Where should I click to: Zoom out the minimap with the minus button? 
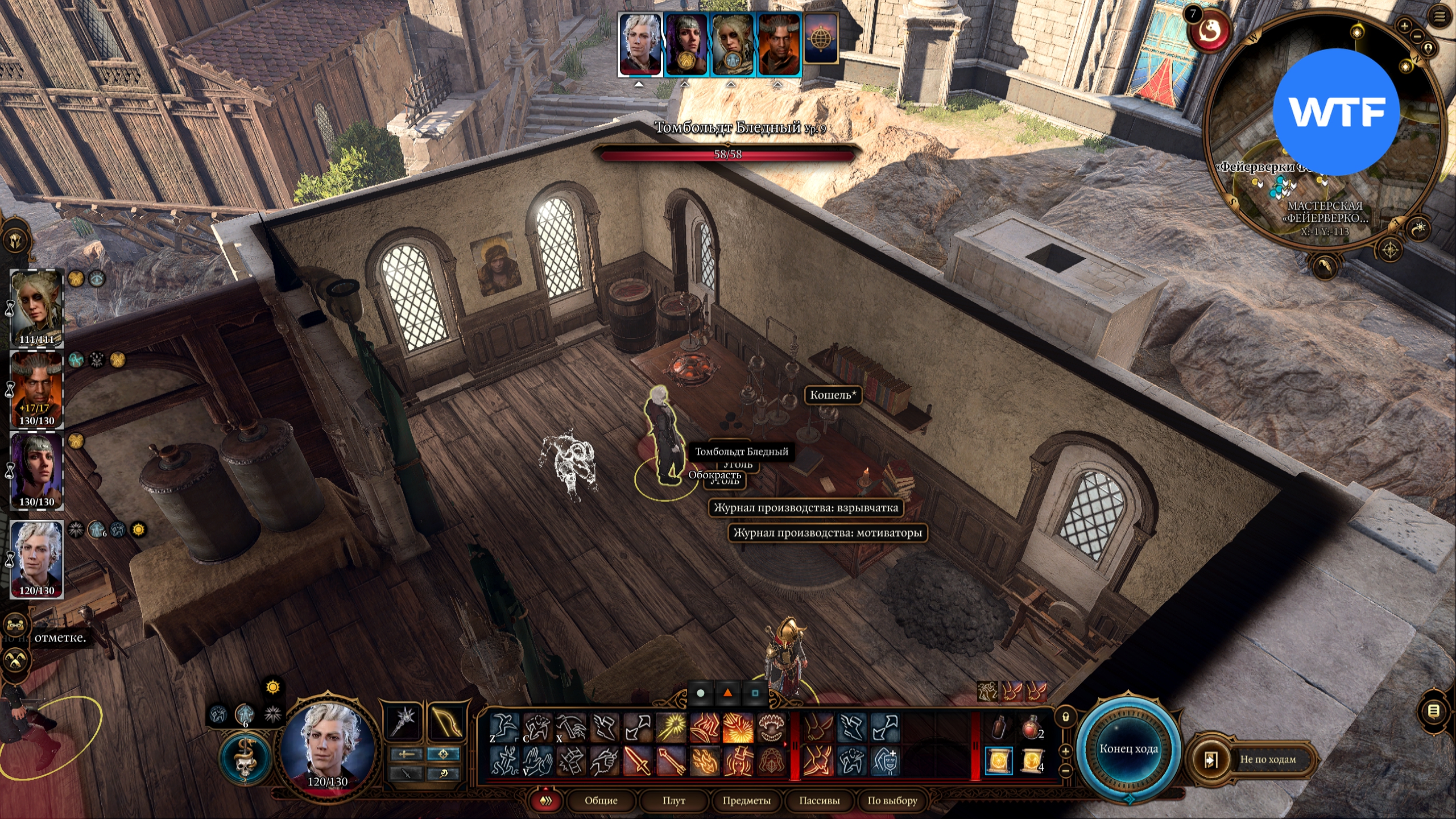coord(1417,37)
